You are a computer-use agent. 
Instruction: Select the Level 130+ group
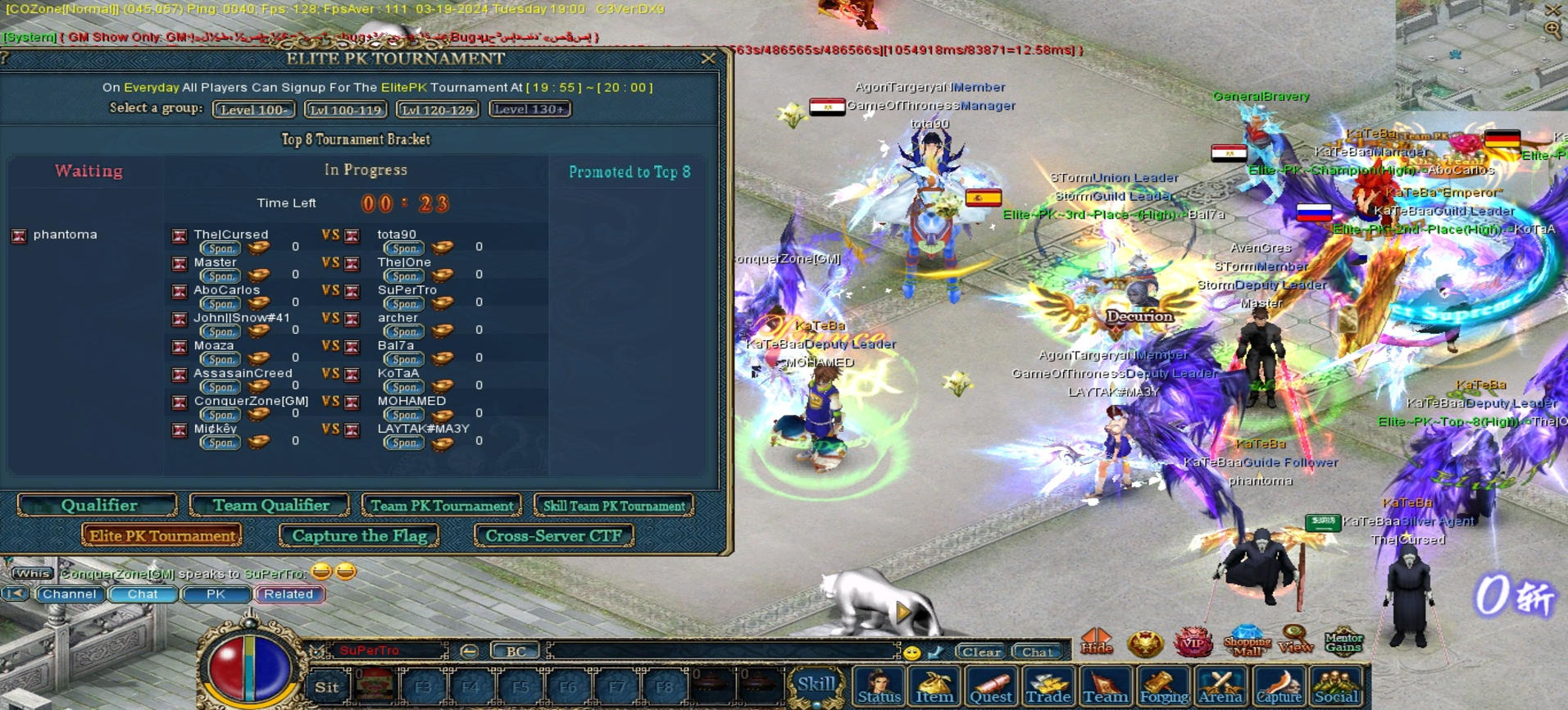(x=529, y=109)
